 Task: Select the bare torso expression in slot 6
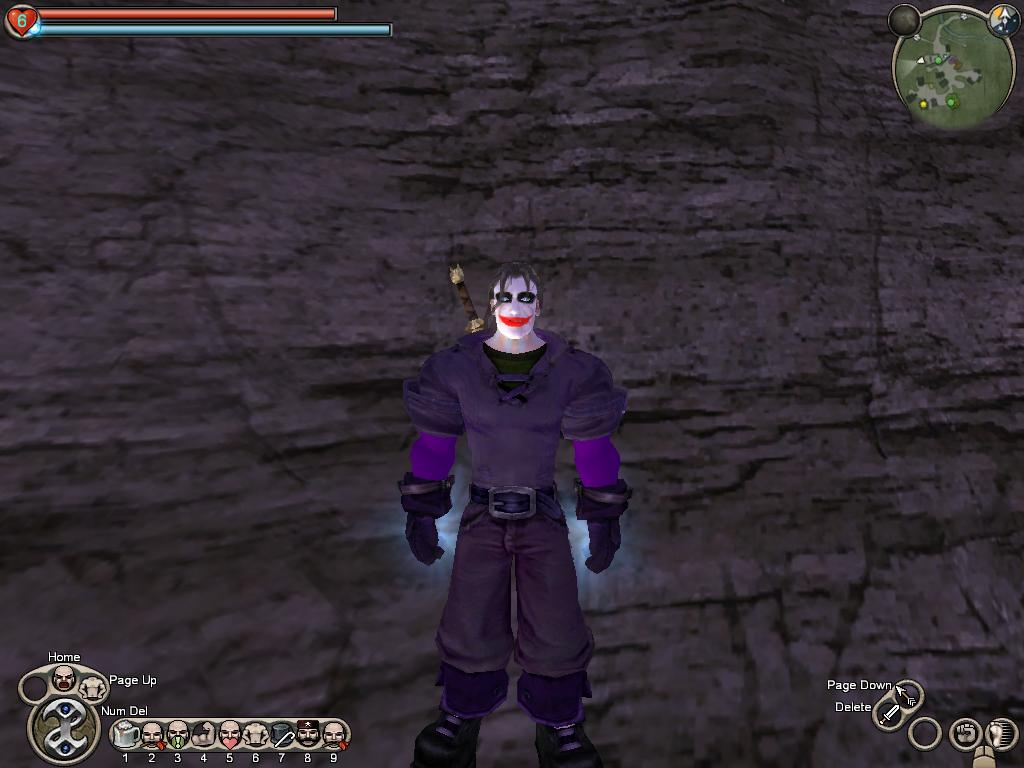pyautogui.click(x=256, y=735)
